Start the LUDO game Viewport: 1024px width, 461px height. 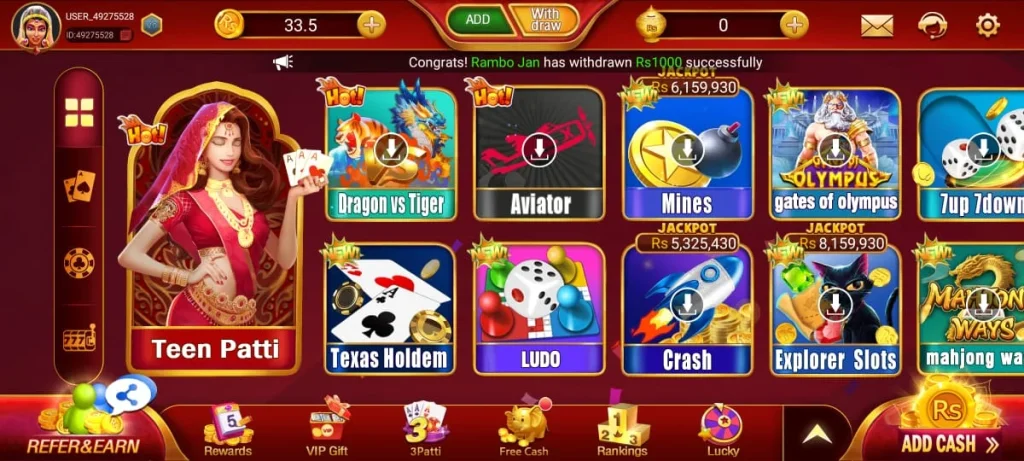(539, 308)
